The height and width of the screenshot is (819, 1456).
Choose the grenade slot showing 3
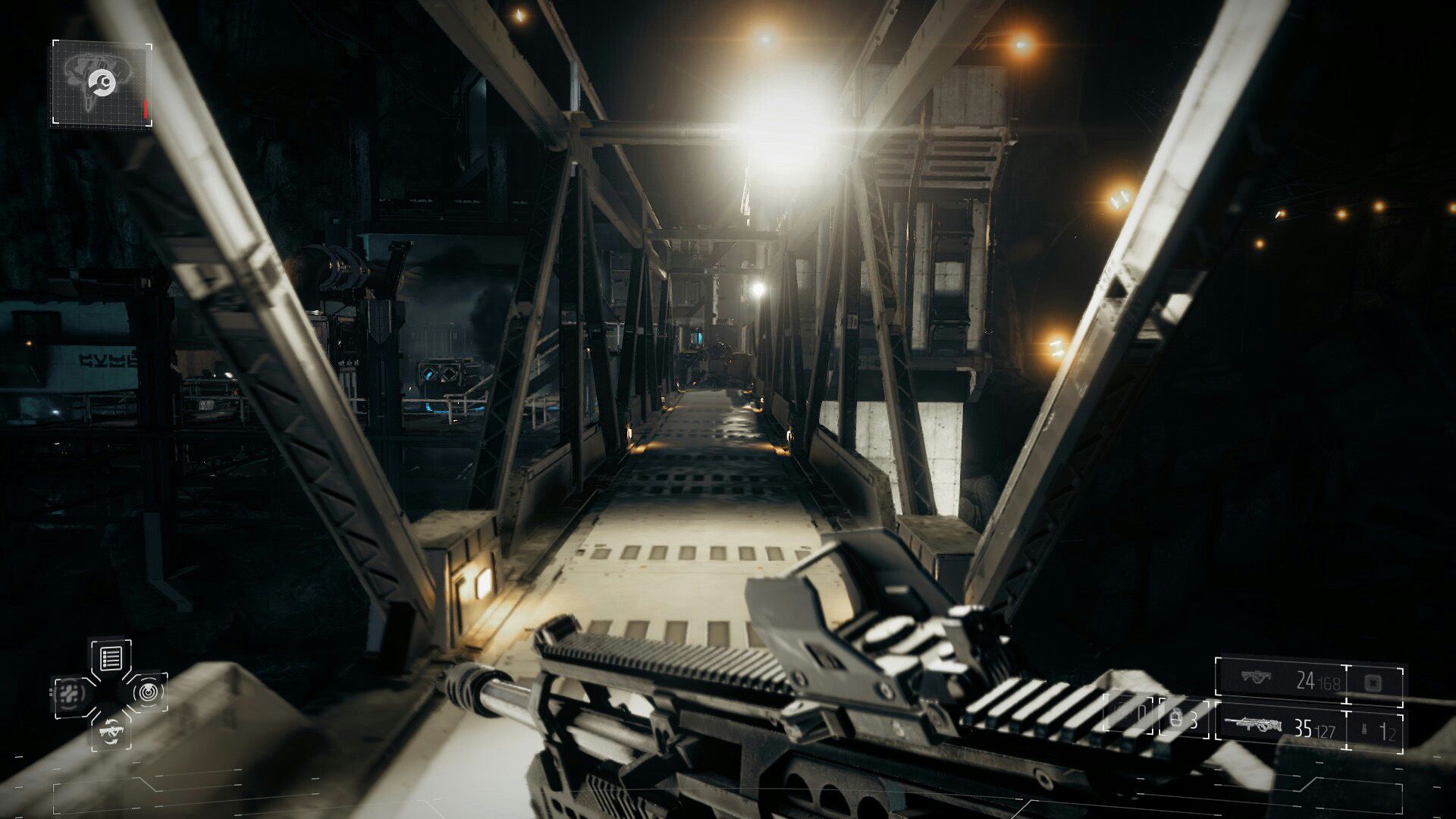[x=1184, y=719]
